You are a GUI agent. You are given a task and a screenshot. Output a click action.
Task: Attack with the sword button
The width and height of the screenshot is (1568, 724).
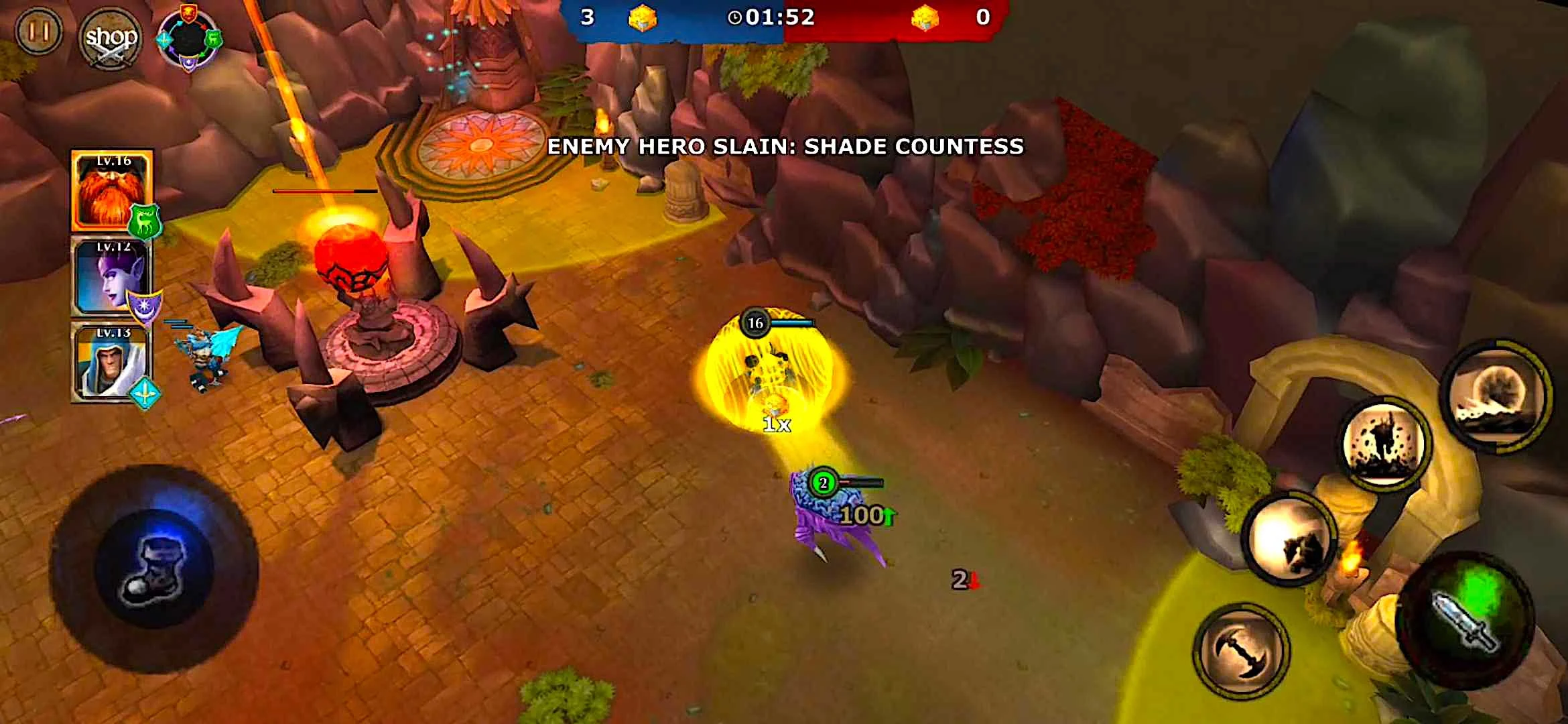pyautogui.click(x=1465, y=620)
